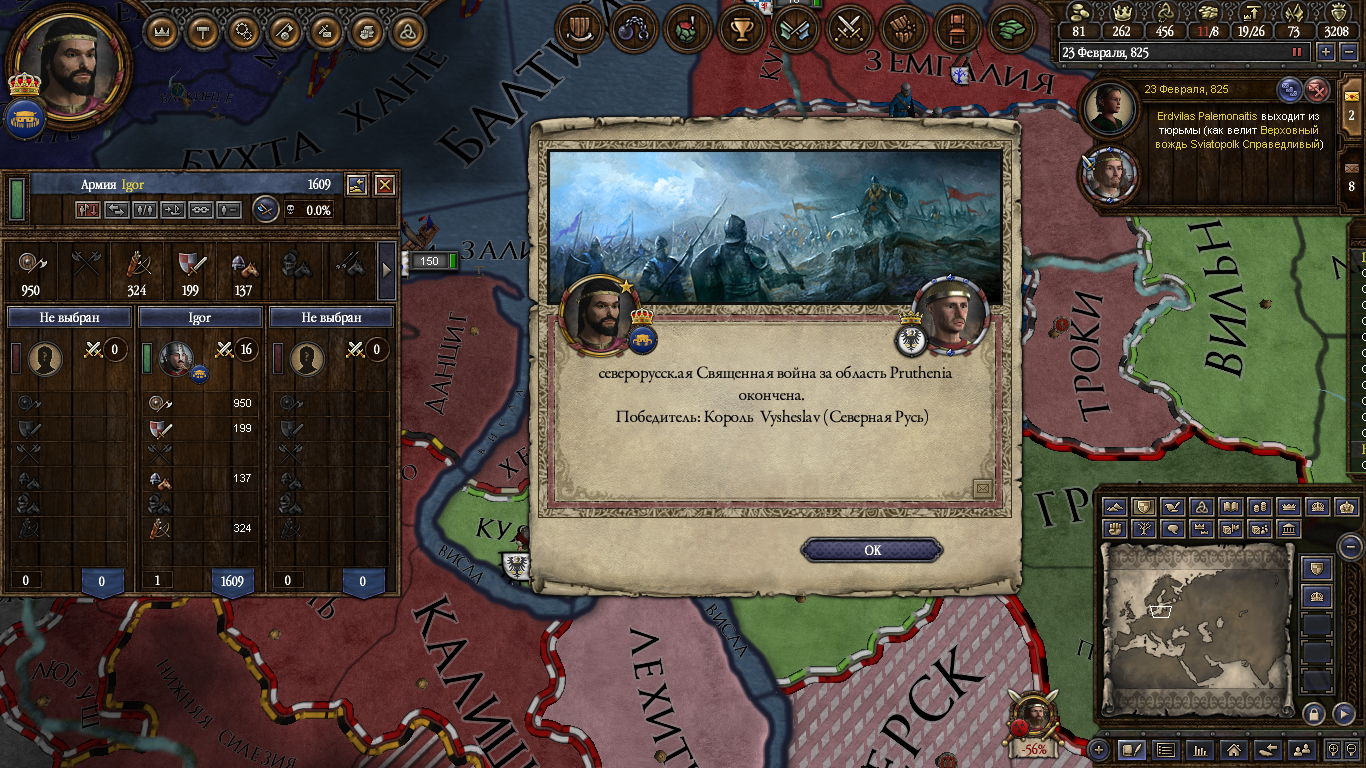Open the player ruler portrait
This screenshot has width=1366, height=768.
66,66
